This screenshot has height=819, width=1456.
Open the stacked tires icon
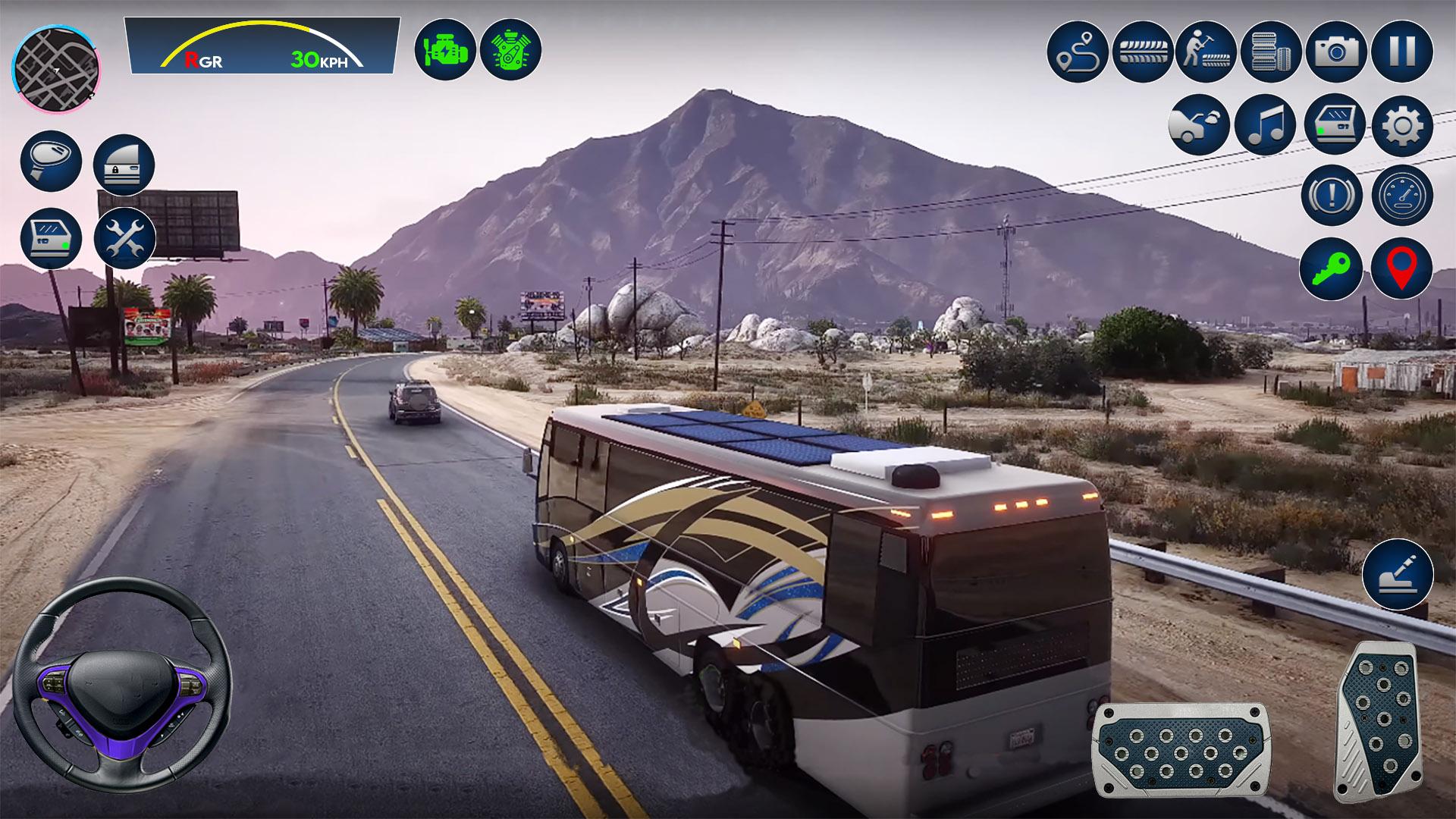[x=1272, y=52]
